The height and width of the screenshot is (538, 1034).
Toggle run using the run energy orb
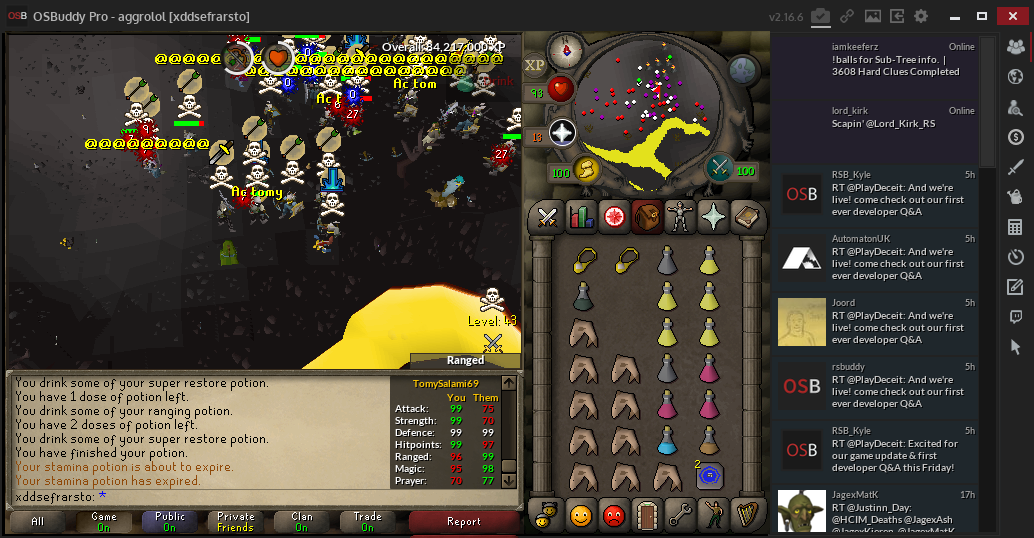pos(585,170)
